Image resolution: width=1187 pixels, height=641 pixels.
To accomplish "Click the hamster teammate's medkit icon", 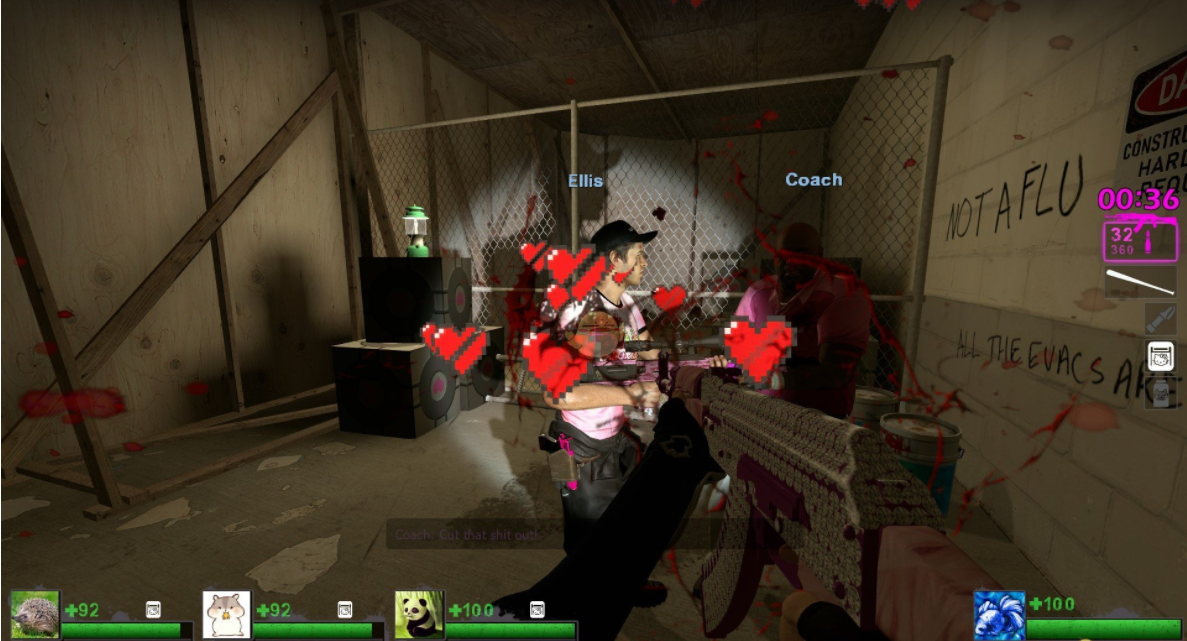I will click(345, 609).
